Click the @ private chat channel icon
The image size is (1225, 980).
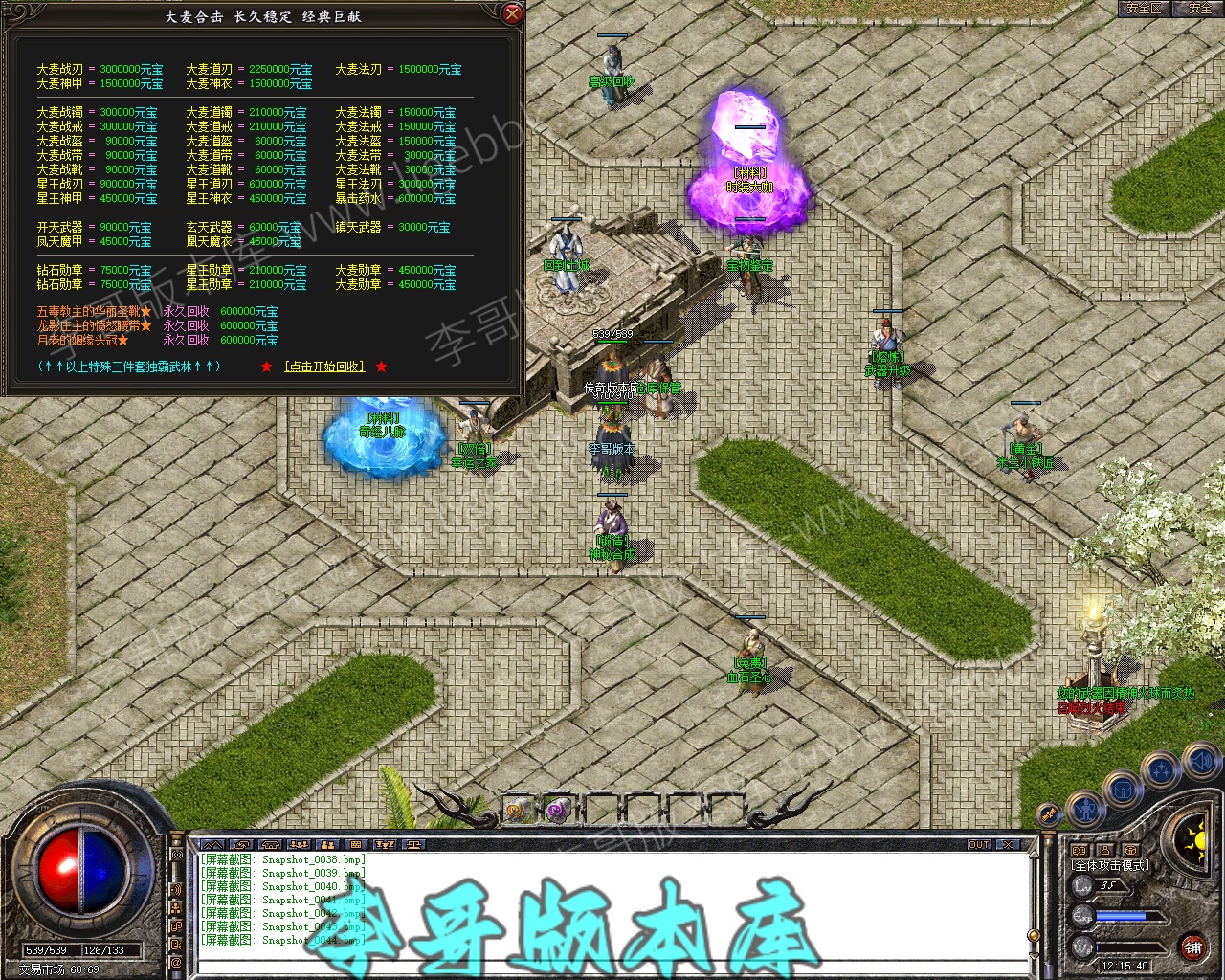(176, 961)
